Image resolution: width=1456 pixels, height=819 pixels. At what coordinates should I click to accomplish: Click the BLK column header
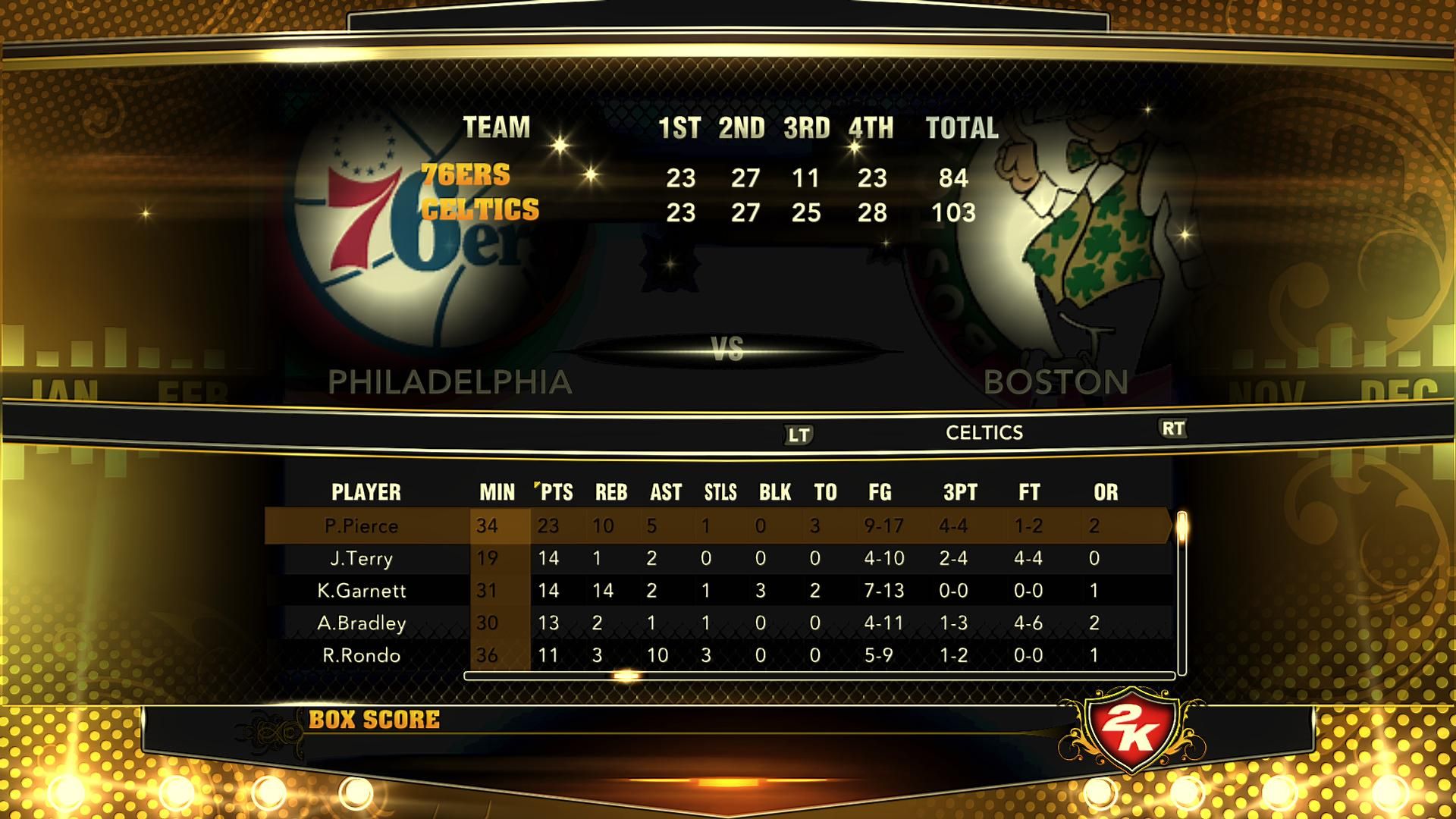tap(775, 492)
